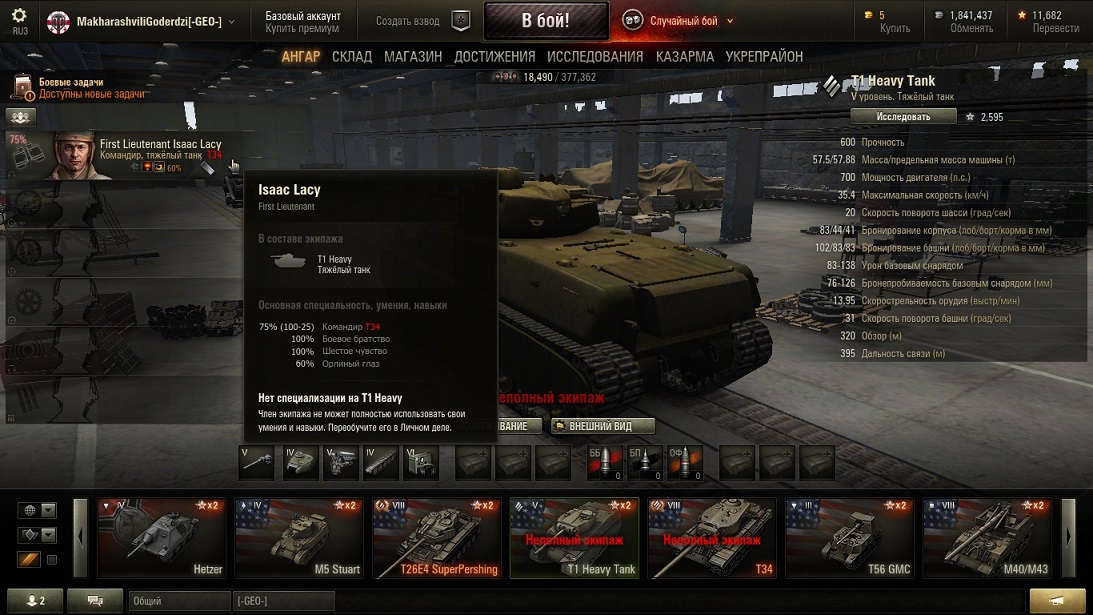Viewport: 1093px width, 615px height.
Task: Pick the T56 GMC tank
Action: (848, 538)
